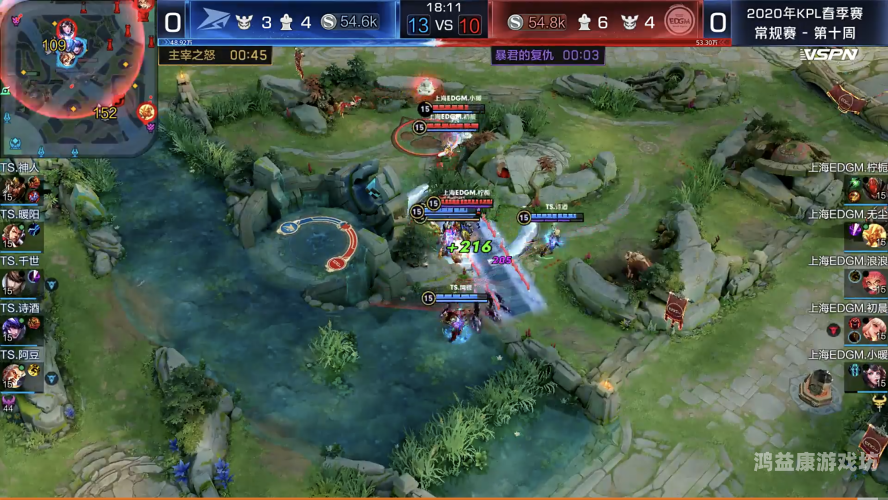Select player TS.诗酒 hero portrait
Image resolution: width=888 pixels, height=500 pixels.
(13, 328)
